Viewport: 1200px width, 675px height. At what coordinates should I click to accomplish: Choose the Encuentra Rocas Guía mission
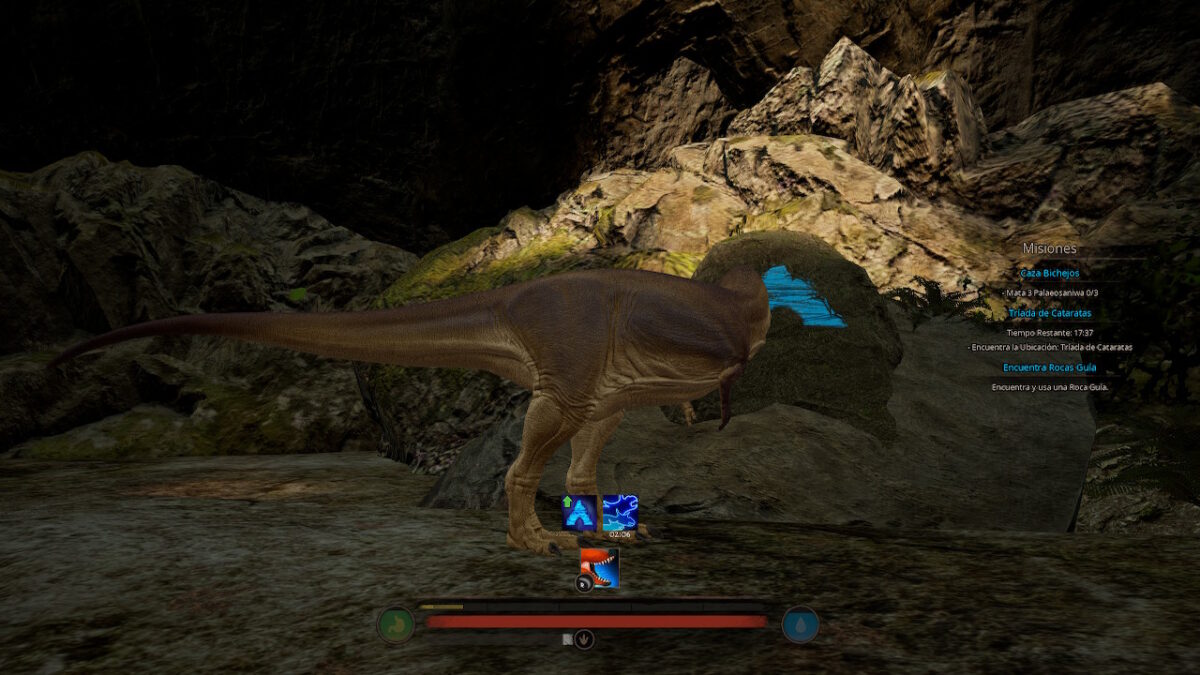[x=1049, y=368]
